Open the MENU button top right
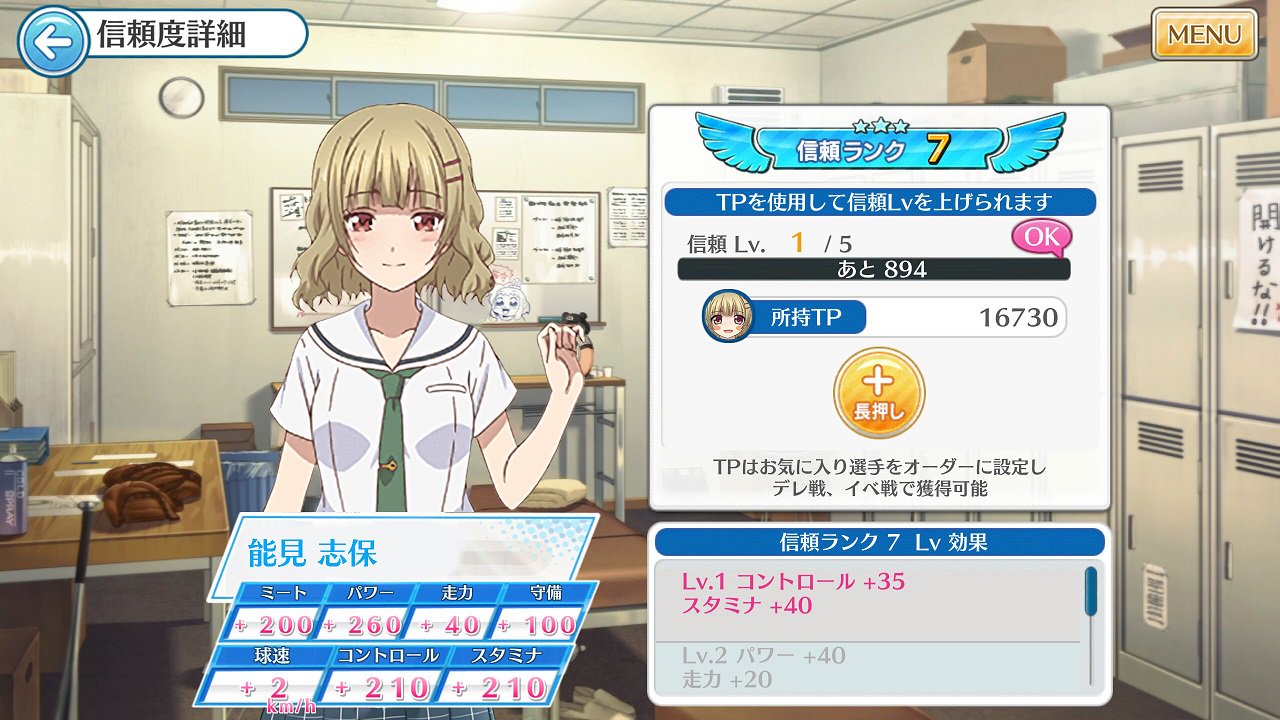The width and height of the screenshot is (1280, 720). pos(1204,34)
